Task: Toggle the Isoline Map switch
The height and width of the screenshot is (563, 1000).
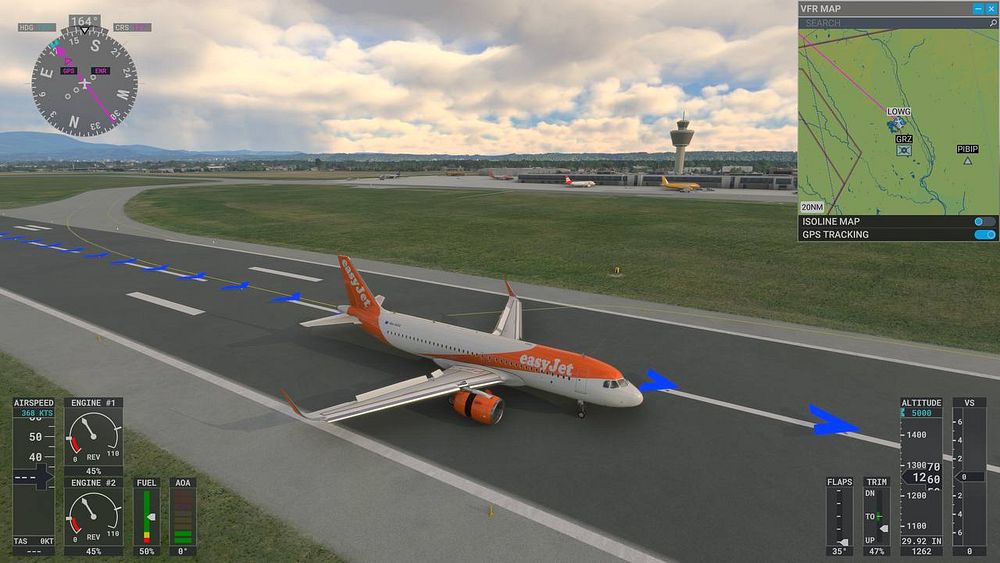Action: point(985,222)
